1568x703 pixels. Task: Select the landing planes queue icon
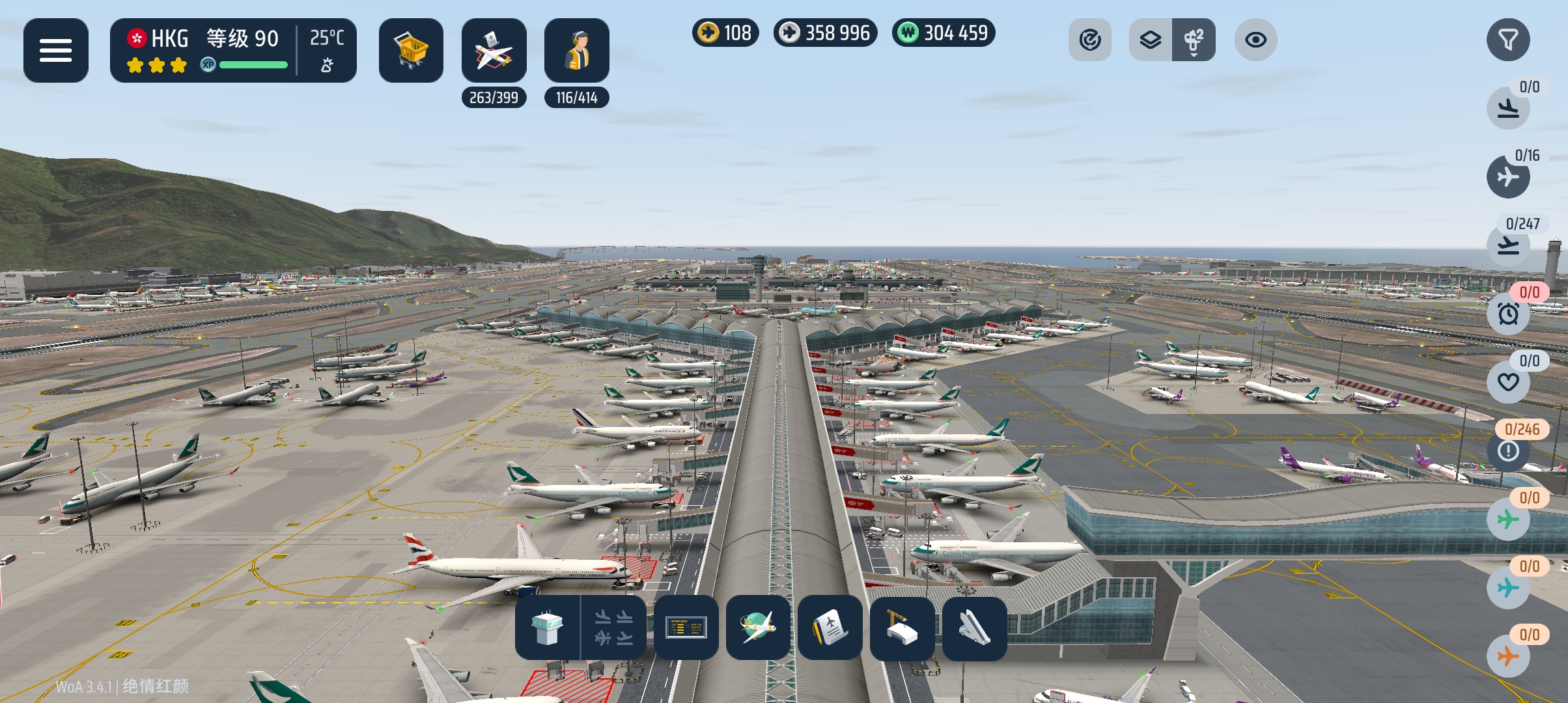pos(1508,108)
